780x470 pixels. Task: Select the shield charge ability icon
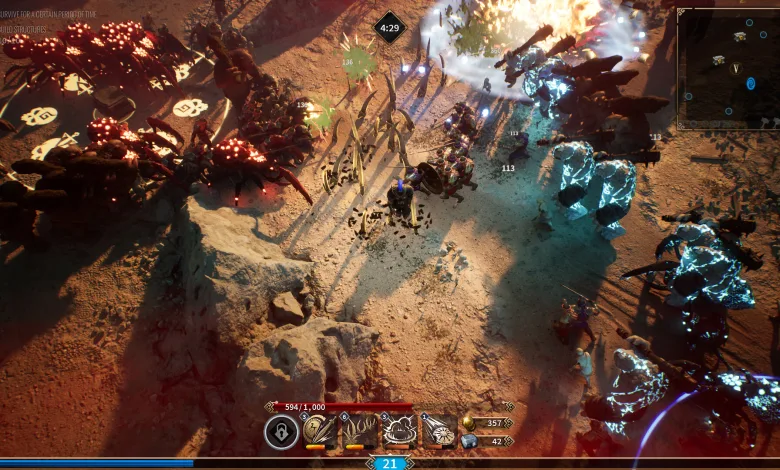click(x=439, y=431)
